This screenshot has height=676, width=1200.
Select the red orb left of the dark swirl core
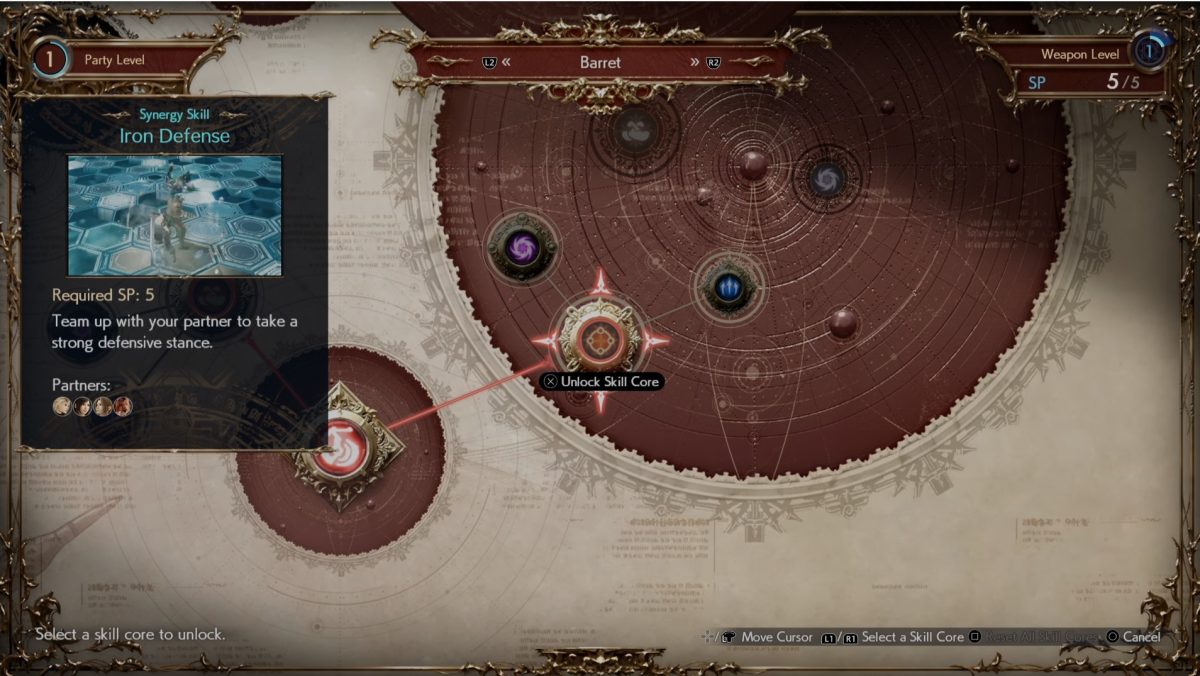[753, 165]
